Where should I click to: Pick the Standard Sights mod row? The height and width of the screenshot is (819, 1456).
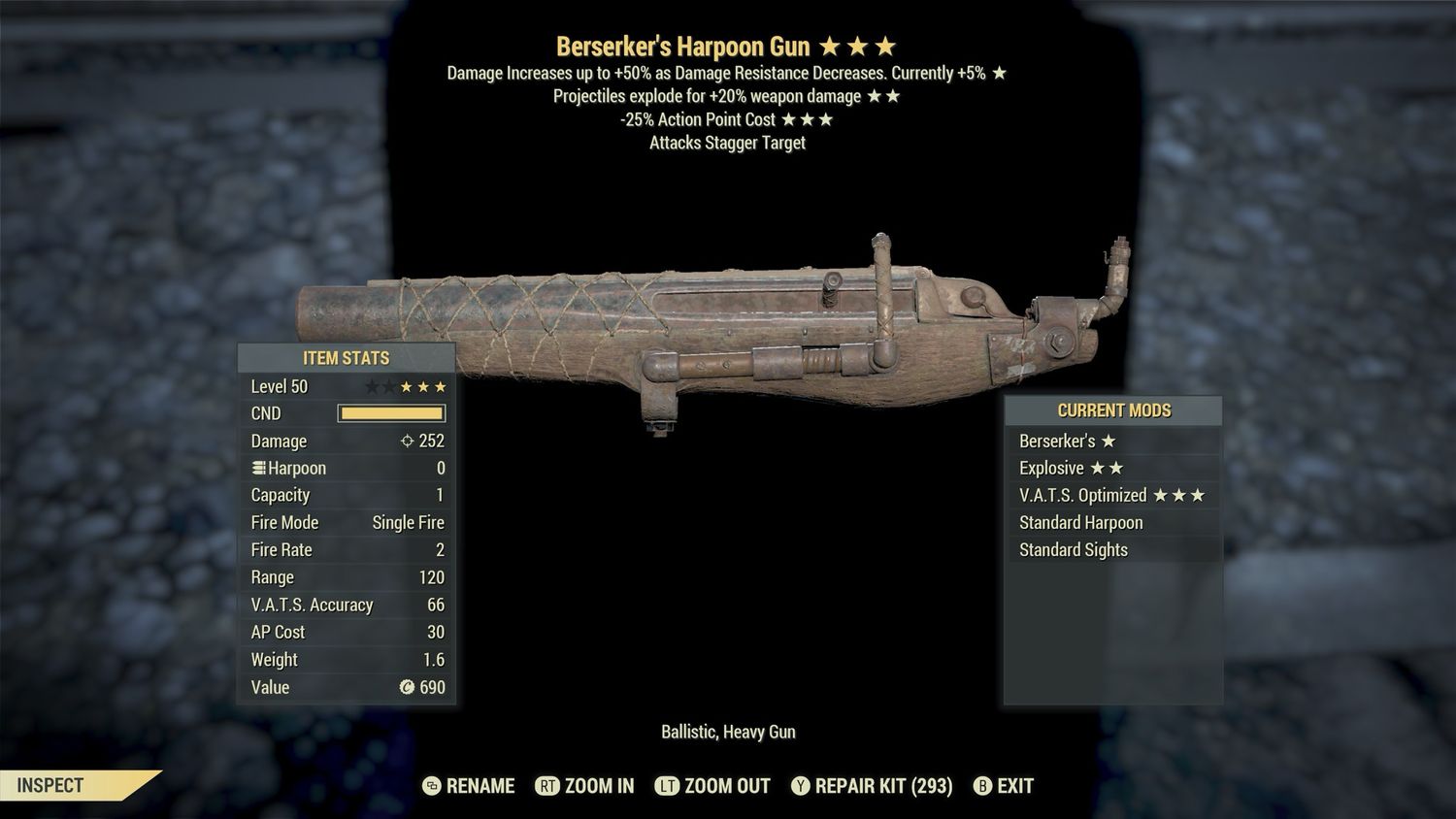[1112, 549]
